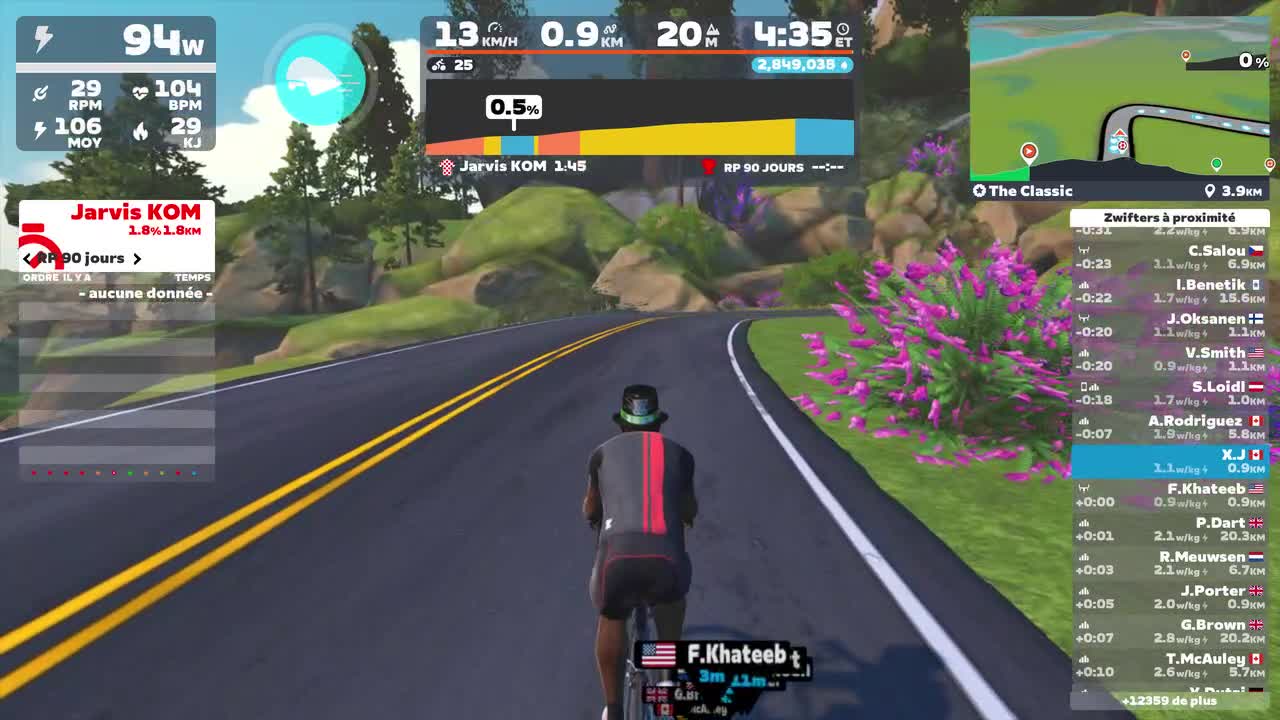Select the Zwifters à proximité header
This screenshot has height=720, width=1280.
[1170, 217]
